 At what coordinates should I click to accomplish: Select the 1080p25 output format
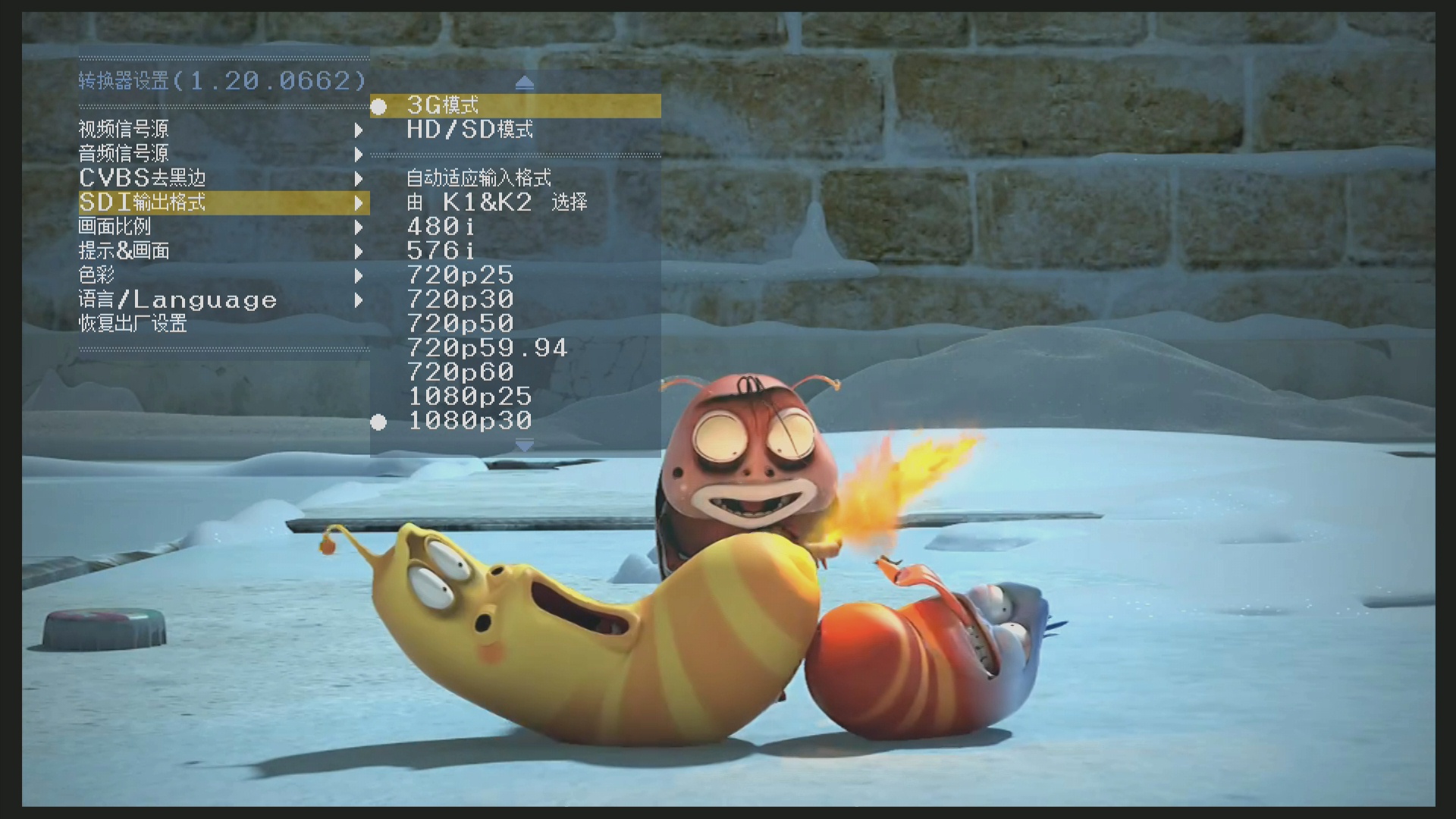coord(469,397)
